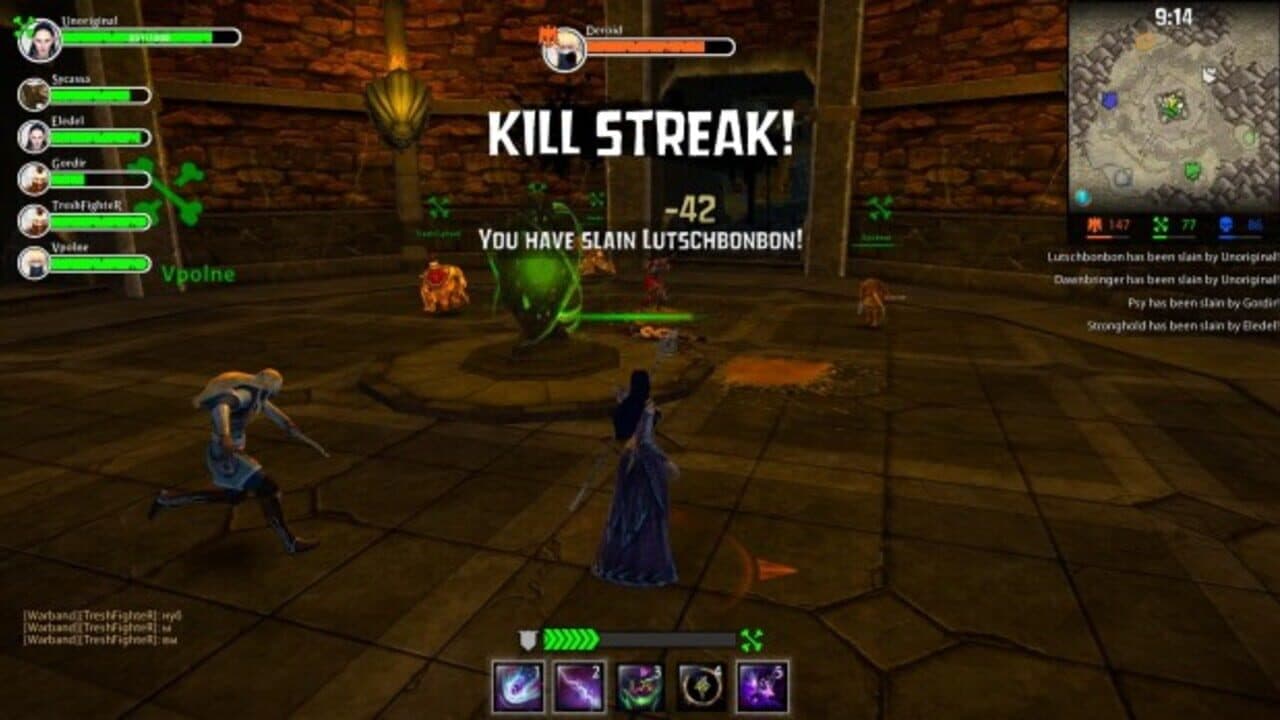Click the white banner marker on the minimap

[1209, 74]
